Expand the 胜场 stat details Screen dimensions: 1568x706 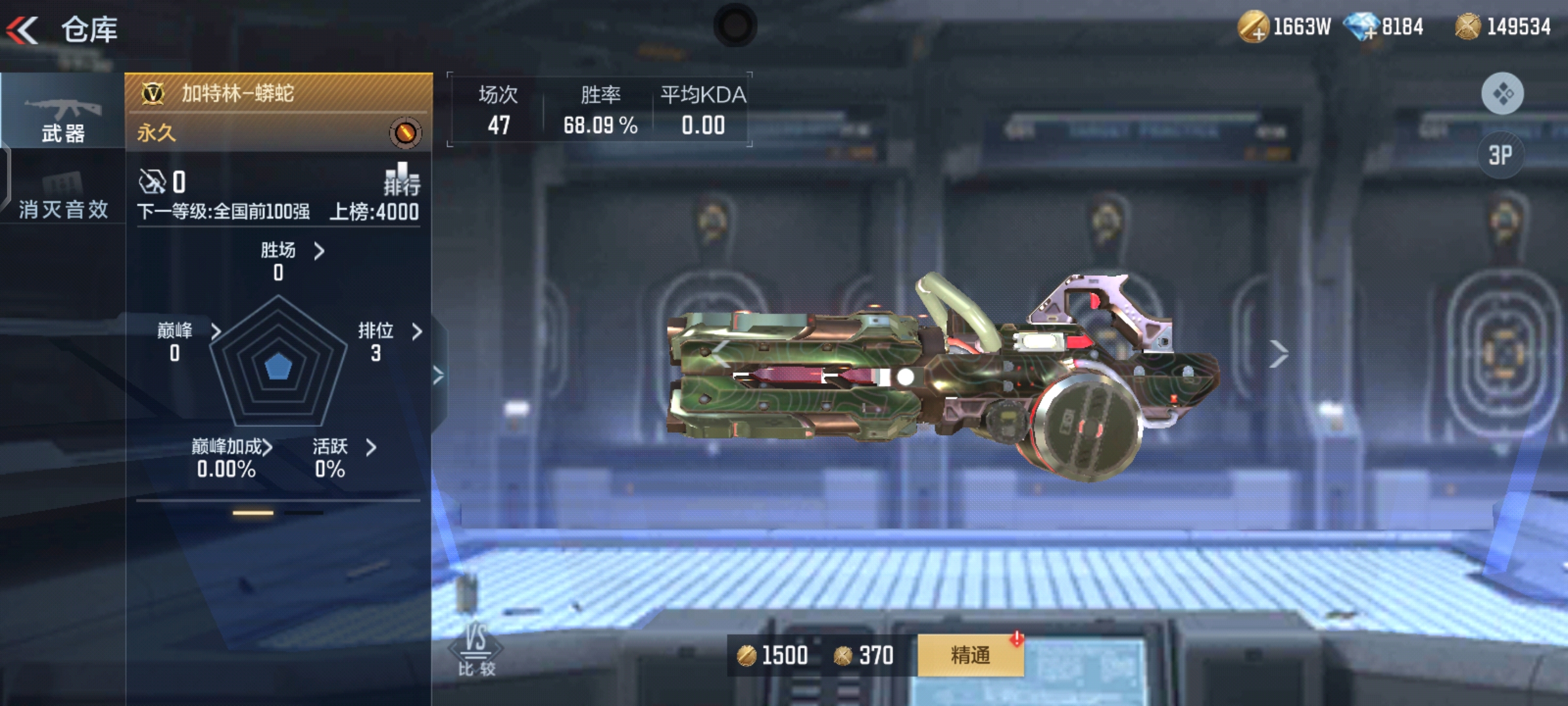click(x=318, y=251)
